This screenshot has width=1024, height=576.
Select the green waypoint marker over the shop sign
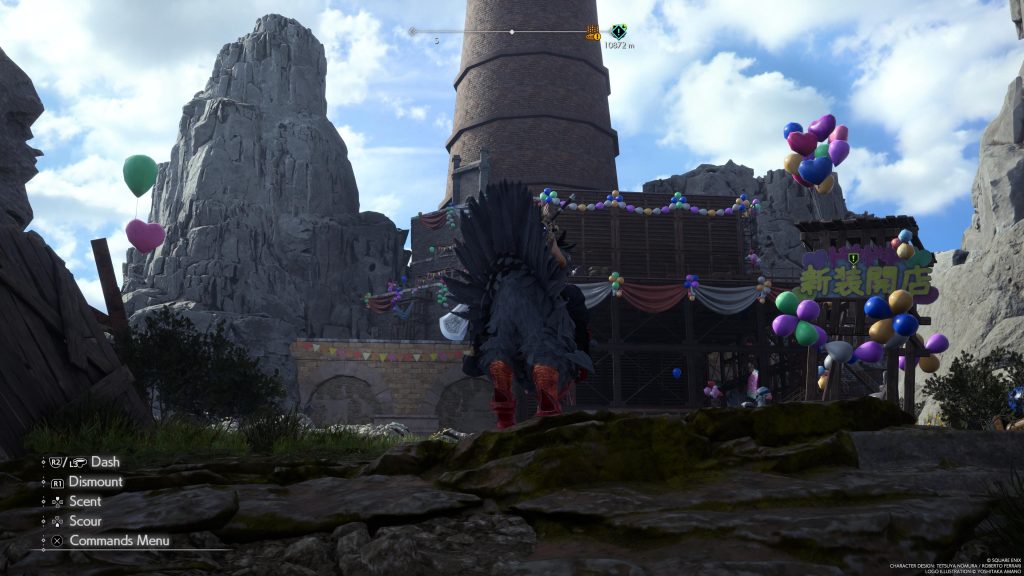(x=853, y=259)
